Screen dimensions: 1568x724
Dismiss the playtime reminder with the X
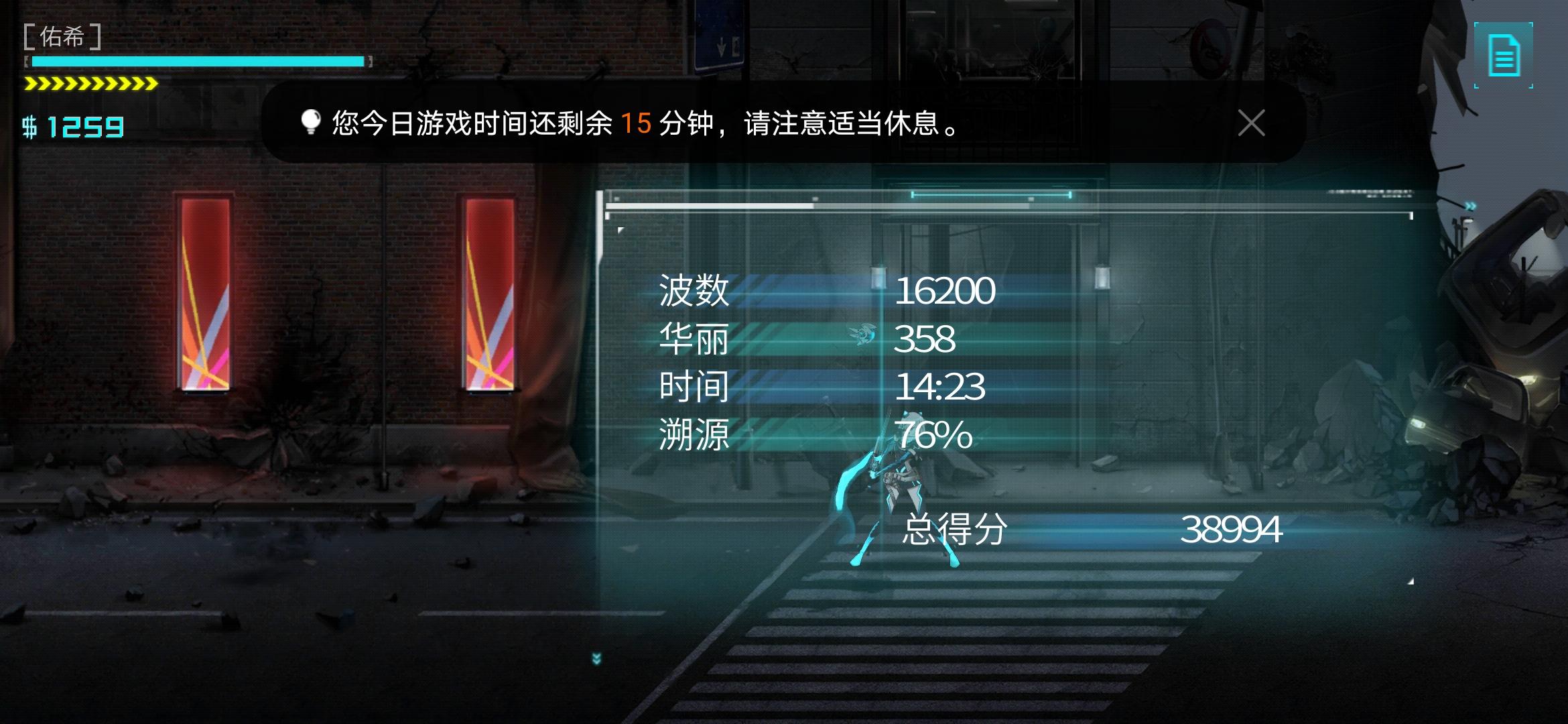coord(1250,123)
